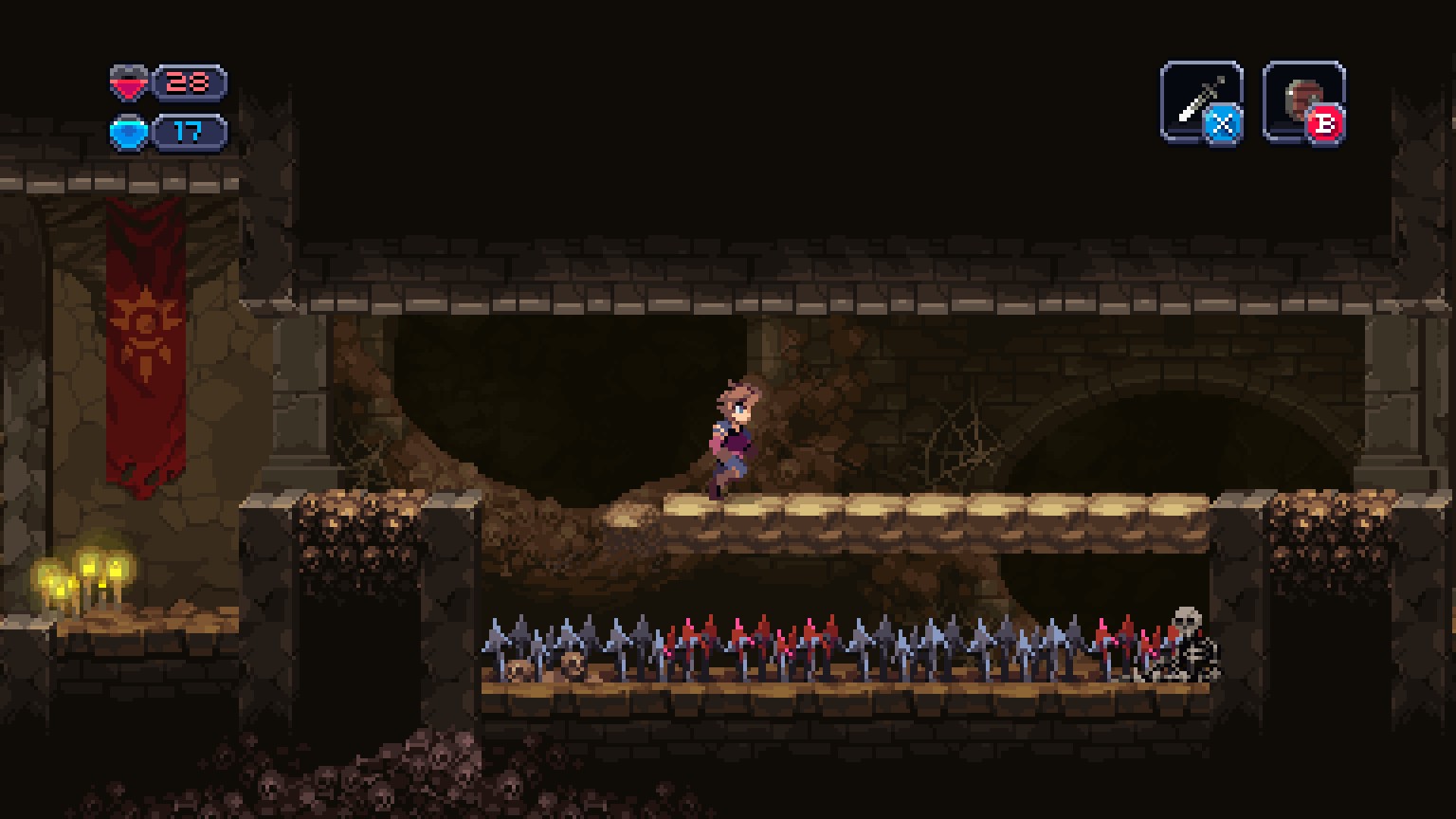1456x819 pixels.
Task: Click the wooden shield slot icon
Action: click(1301, 98)
